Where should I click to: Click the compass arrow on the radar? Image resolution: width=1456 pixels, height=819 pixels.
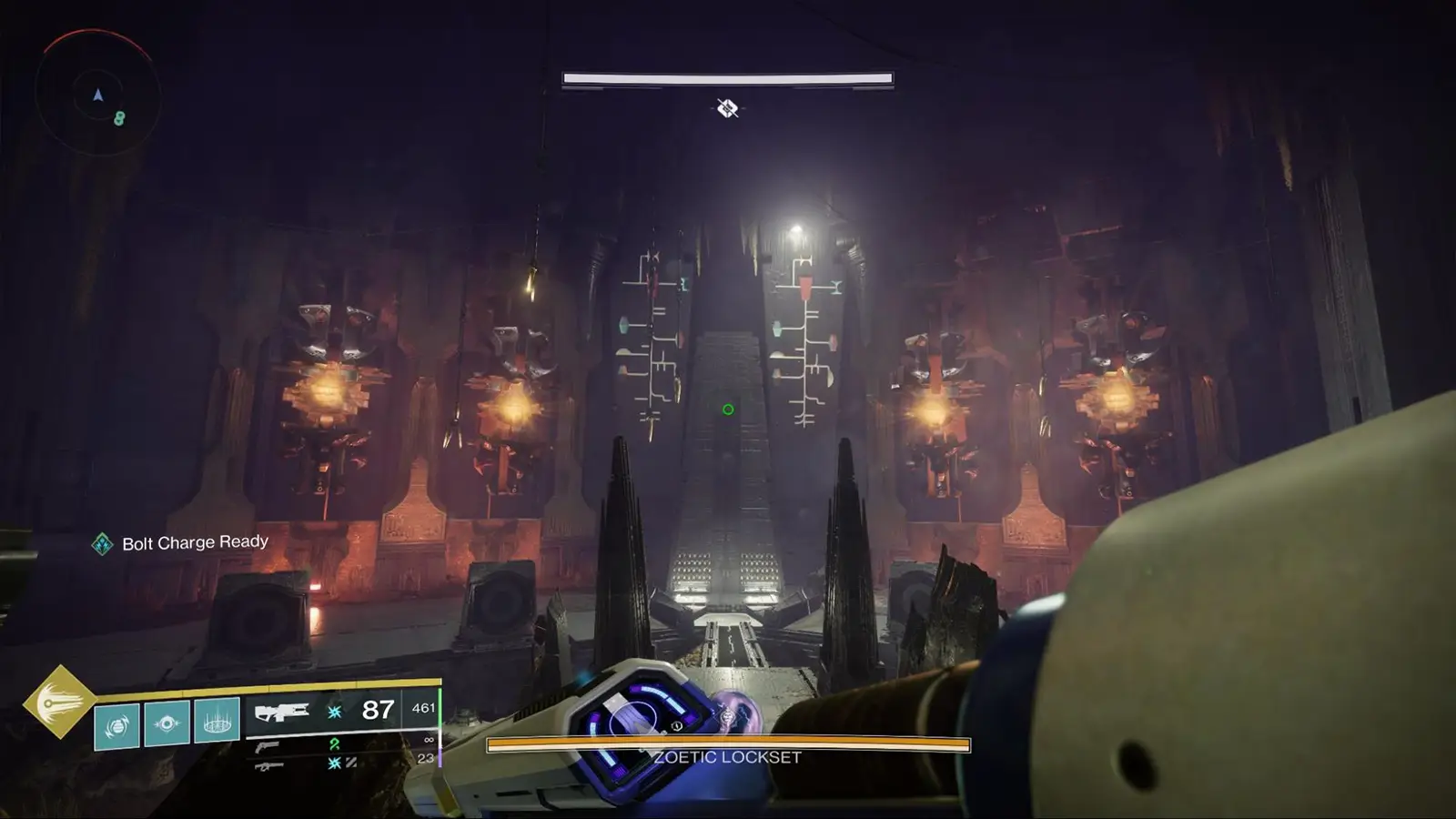(96, 93)
